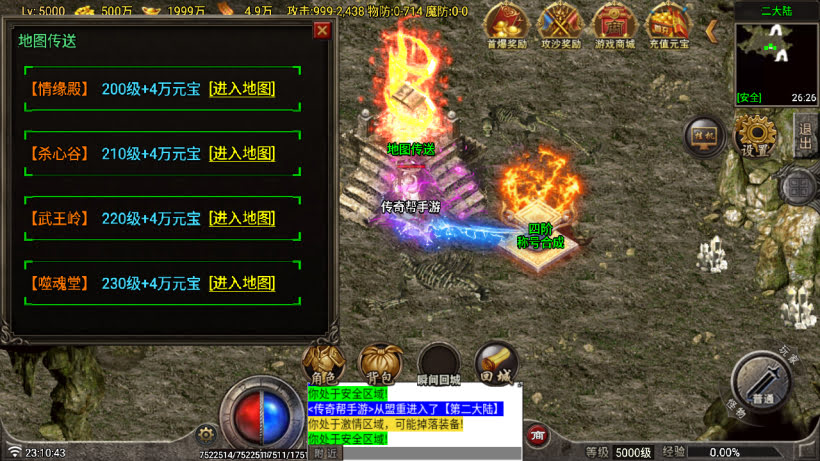820x461 pixels.
Task: Open the 充值元宝 recharge icon
Action: 668,24
